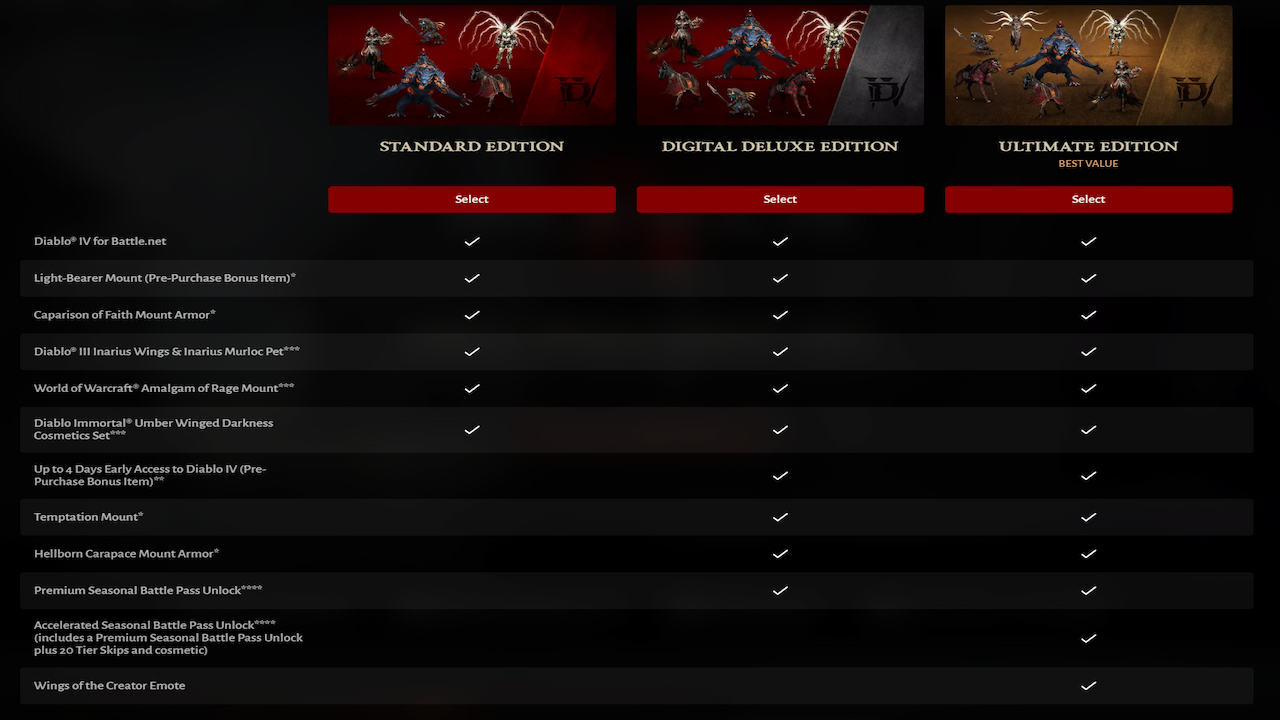Click the Ultimate Edition heading

(x=1088, y=145)
